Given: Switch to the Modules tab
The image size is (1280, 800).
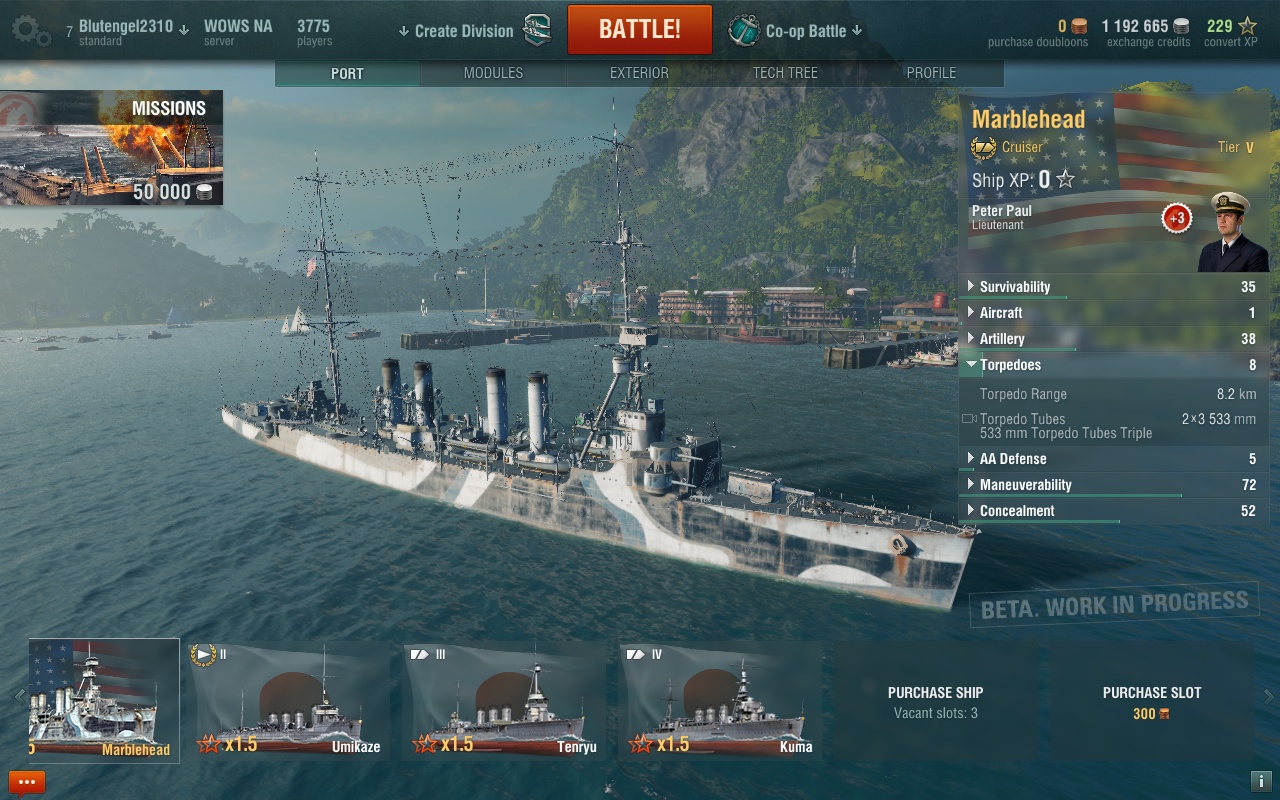Looking at the screenshot, I should (x=493, y=73).
